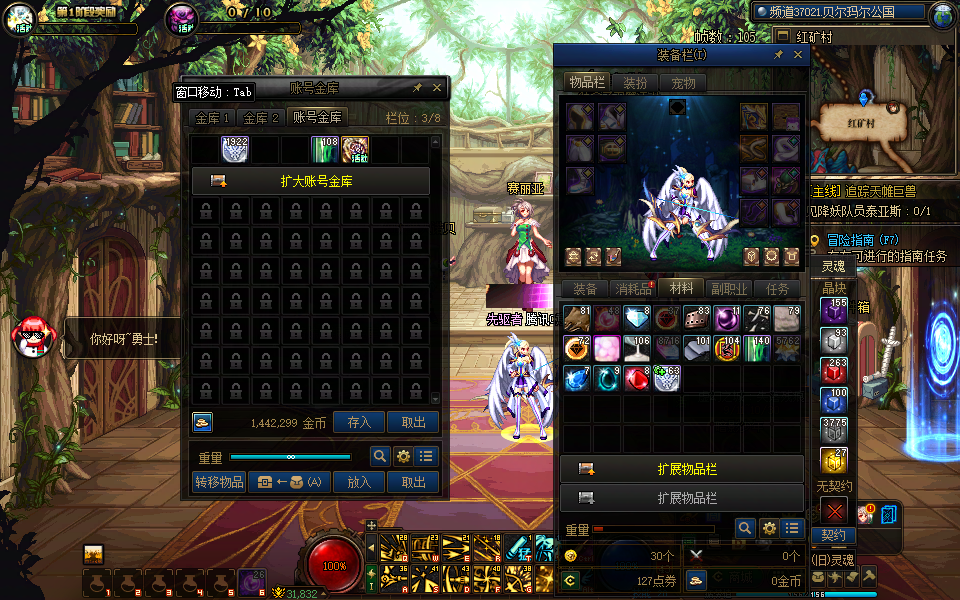Open the 宠物 pet tab
960x600 pixels.
point(683,83)
